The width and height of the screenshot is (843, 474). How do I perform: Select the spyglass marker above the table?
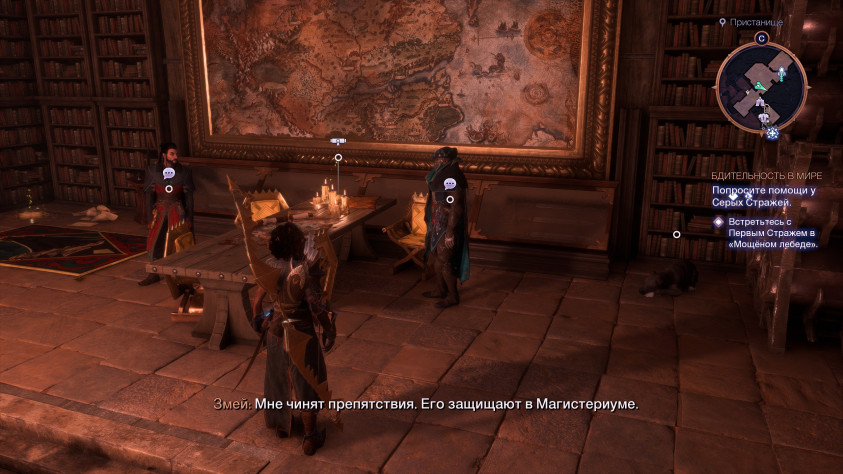coord(338,143)
